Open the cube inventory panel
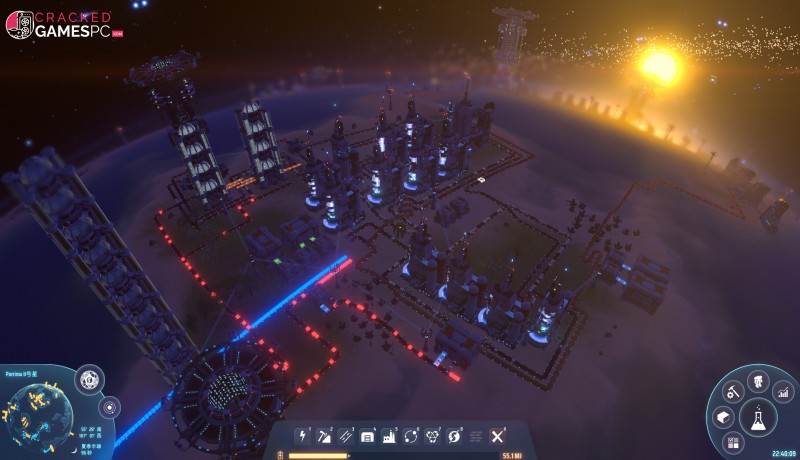800x460 pixels. point(723,416)
